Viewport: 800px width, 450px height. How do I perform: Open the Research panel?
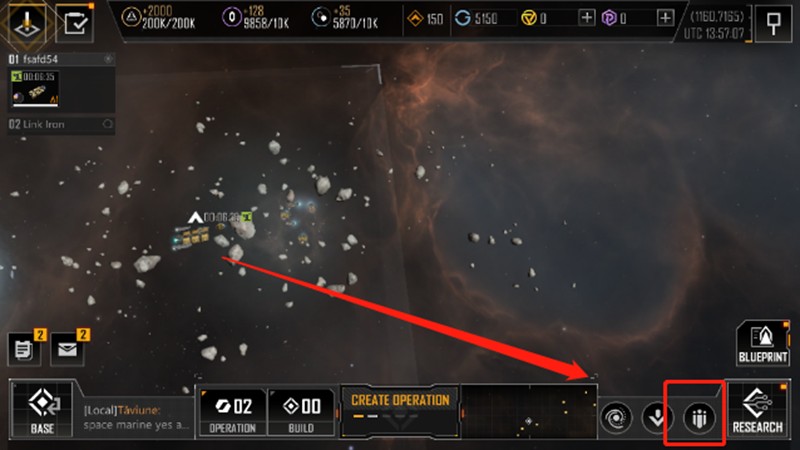point(757,410)
